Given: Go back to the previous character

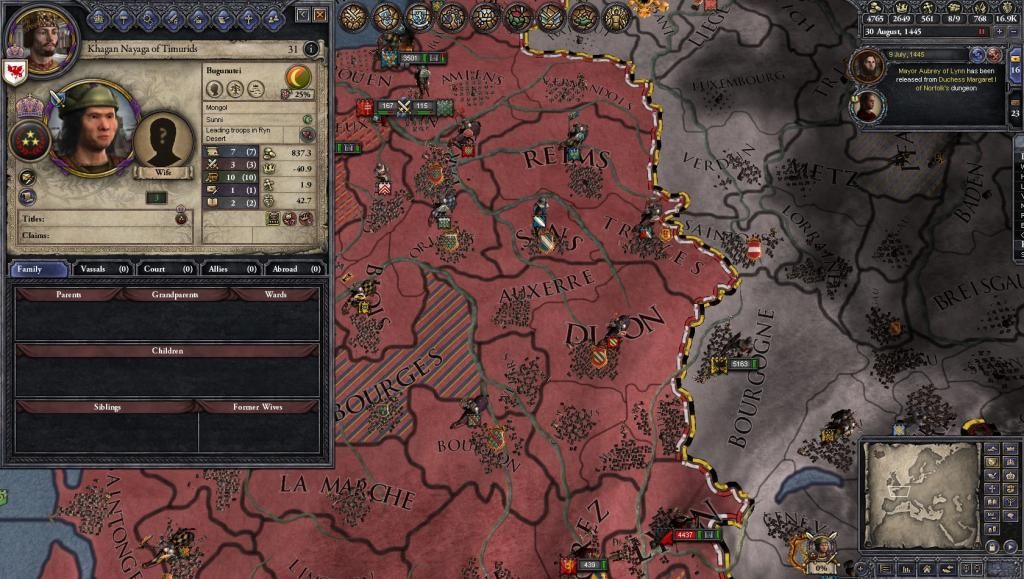Looking at the screenshot, I should [x=303, y=15].
